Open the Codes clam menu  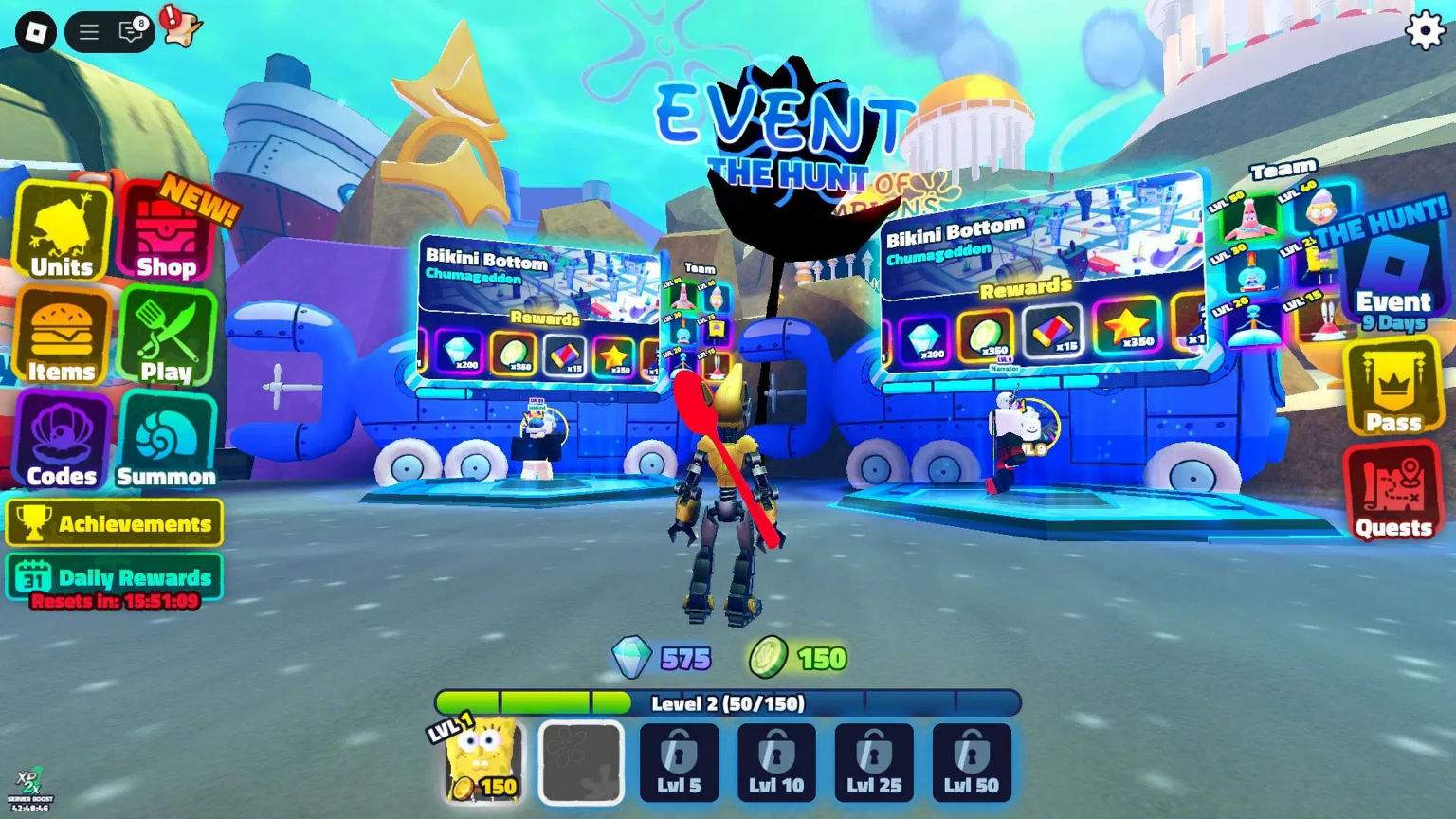(x=63, y=442)
